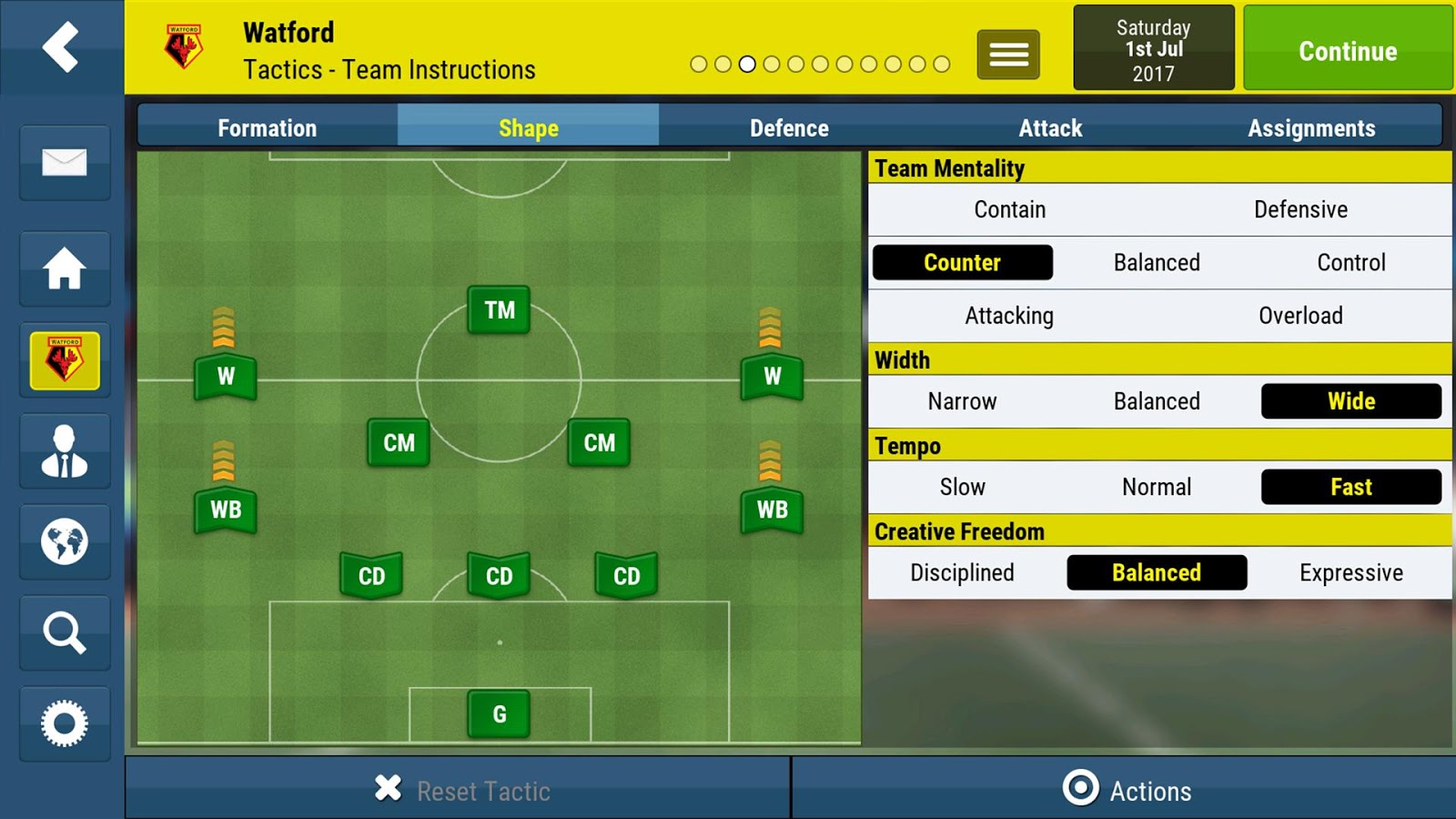The width and height of the screenshot is (1456, 819).
Task: Open the Attack tab
Action: [x=1050, y=127]
